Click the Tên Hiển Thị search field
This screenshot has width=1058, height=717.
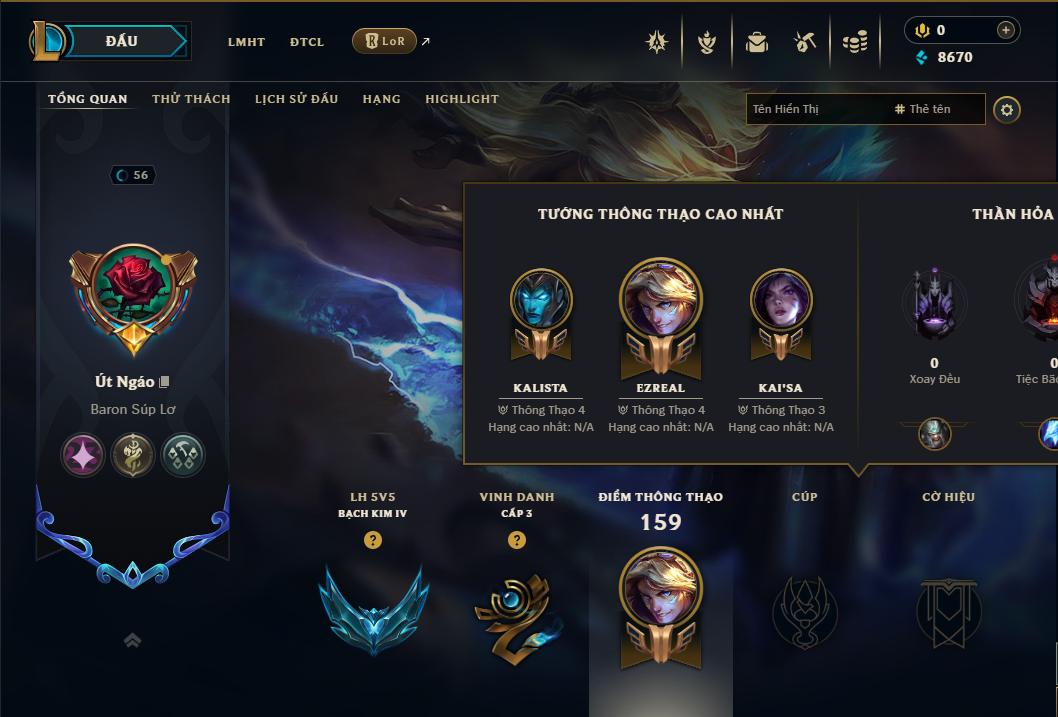pos(815,109)
